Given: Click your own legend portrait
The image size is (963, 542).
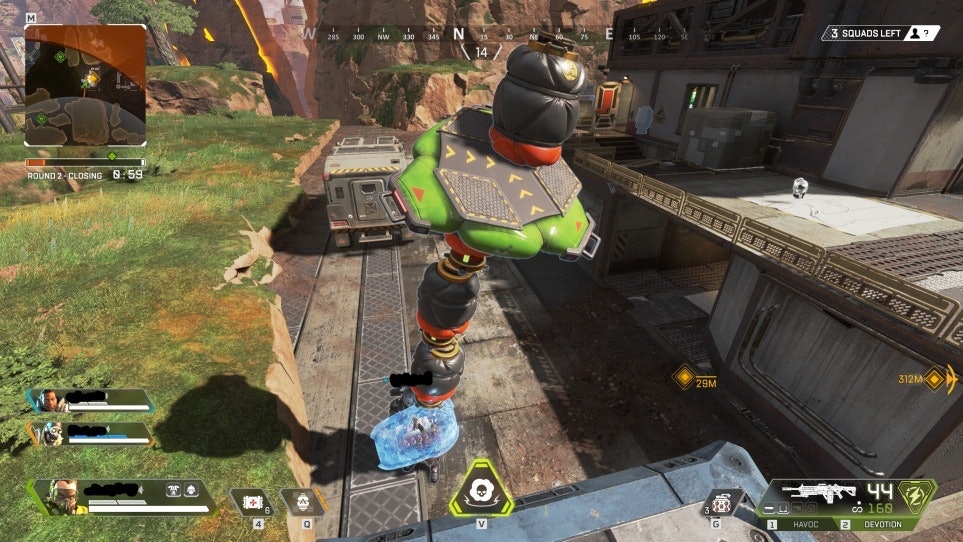Looking at the screenshot, I should click(x=59, y=497).
